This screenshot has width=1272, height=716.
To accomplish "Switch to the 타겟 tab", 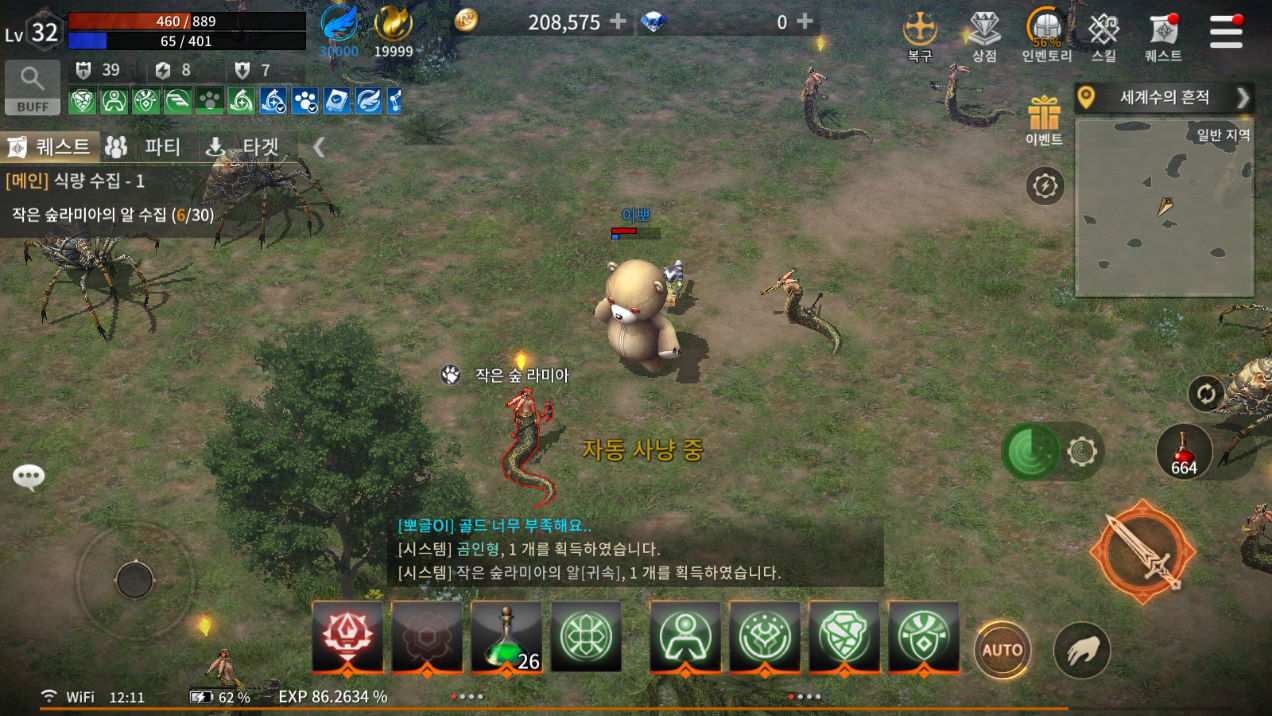I will coord(246,147).
